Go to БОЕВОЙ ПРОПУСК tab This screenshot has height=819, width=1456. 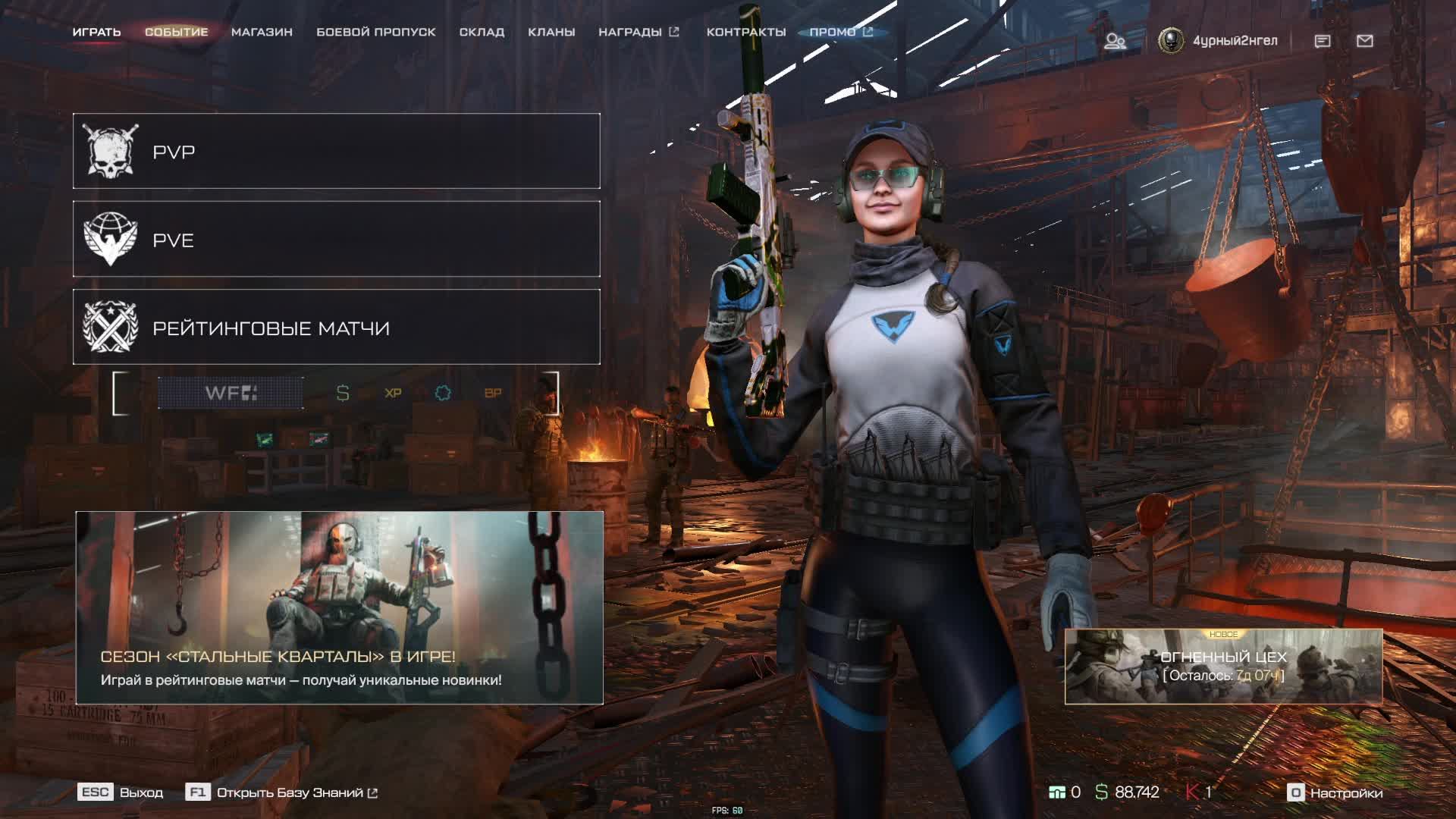click(375, 32)
